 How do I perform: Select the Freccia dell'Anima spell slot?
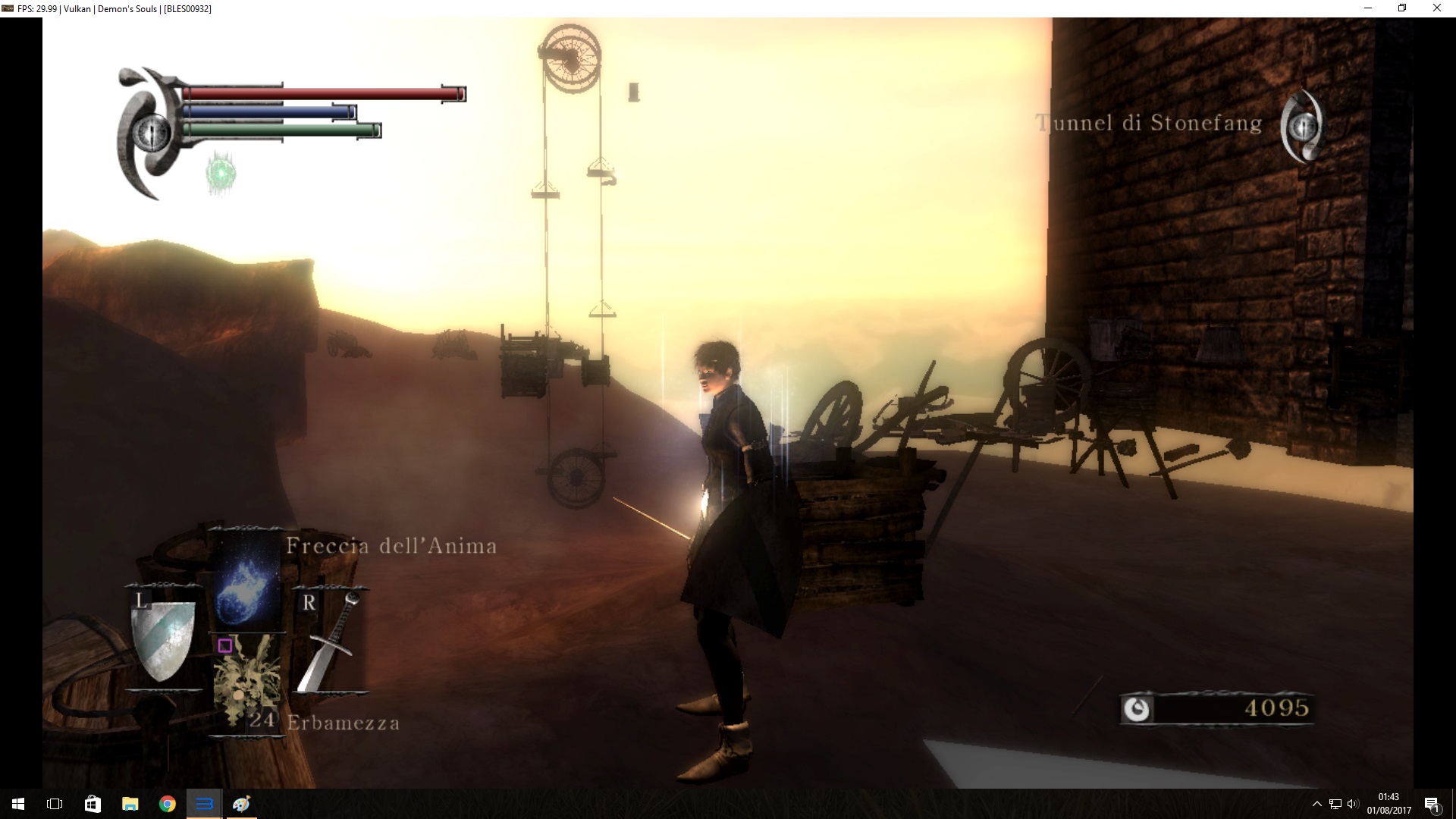click(x=245, y=579)
